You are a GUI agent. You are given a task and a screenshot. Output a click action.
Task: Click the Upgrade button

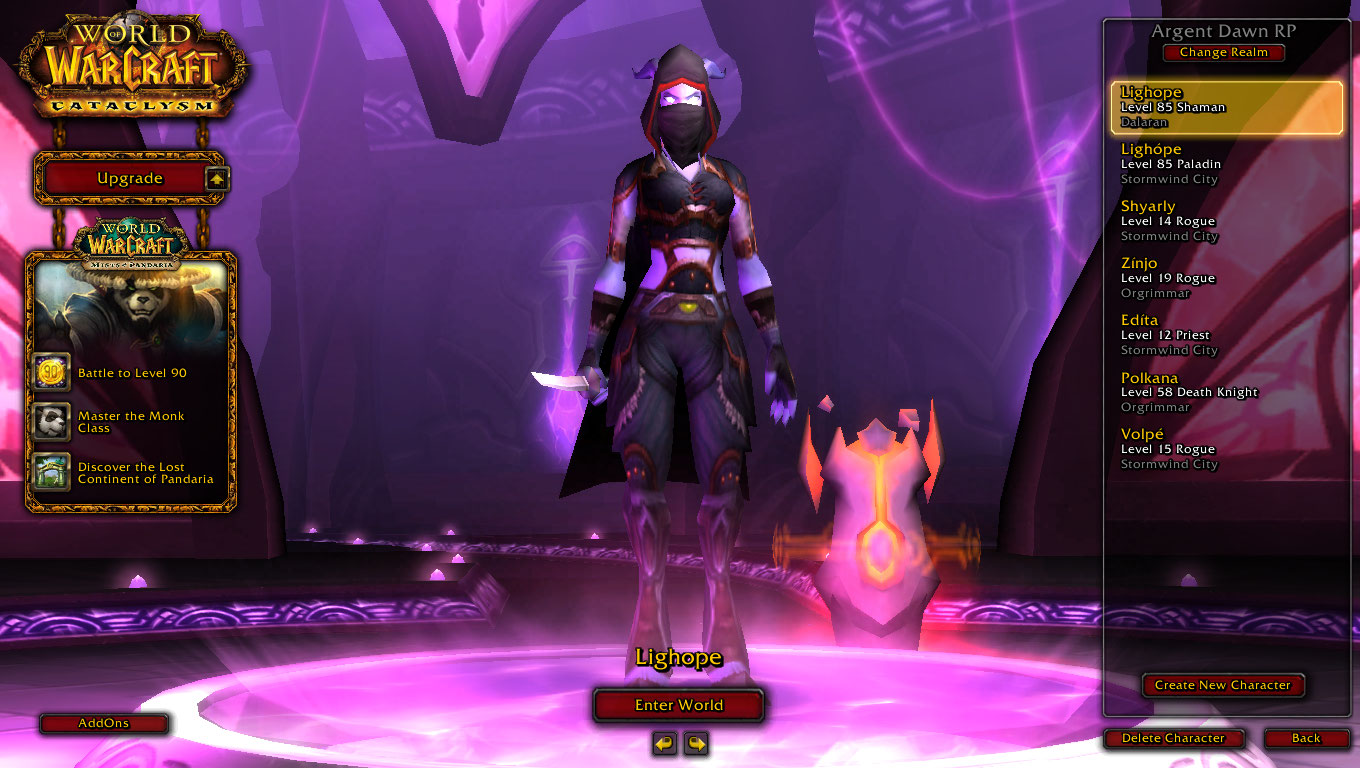coord(129,179)
